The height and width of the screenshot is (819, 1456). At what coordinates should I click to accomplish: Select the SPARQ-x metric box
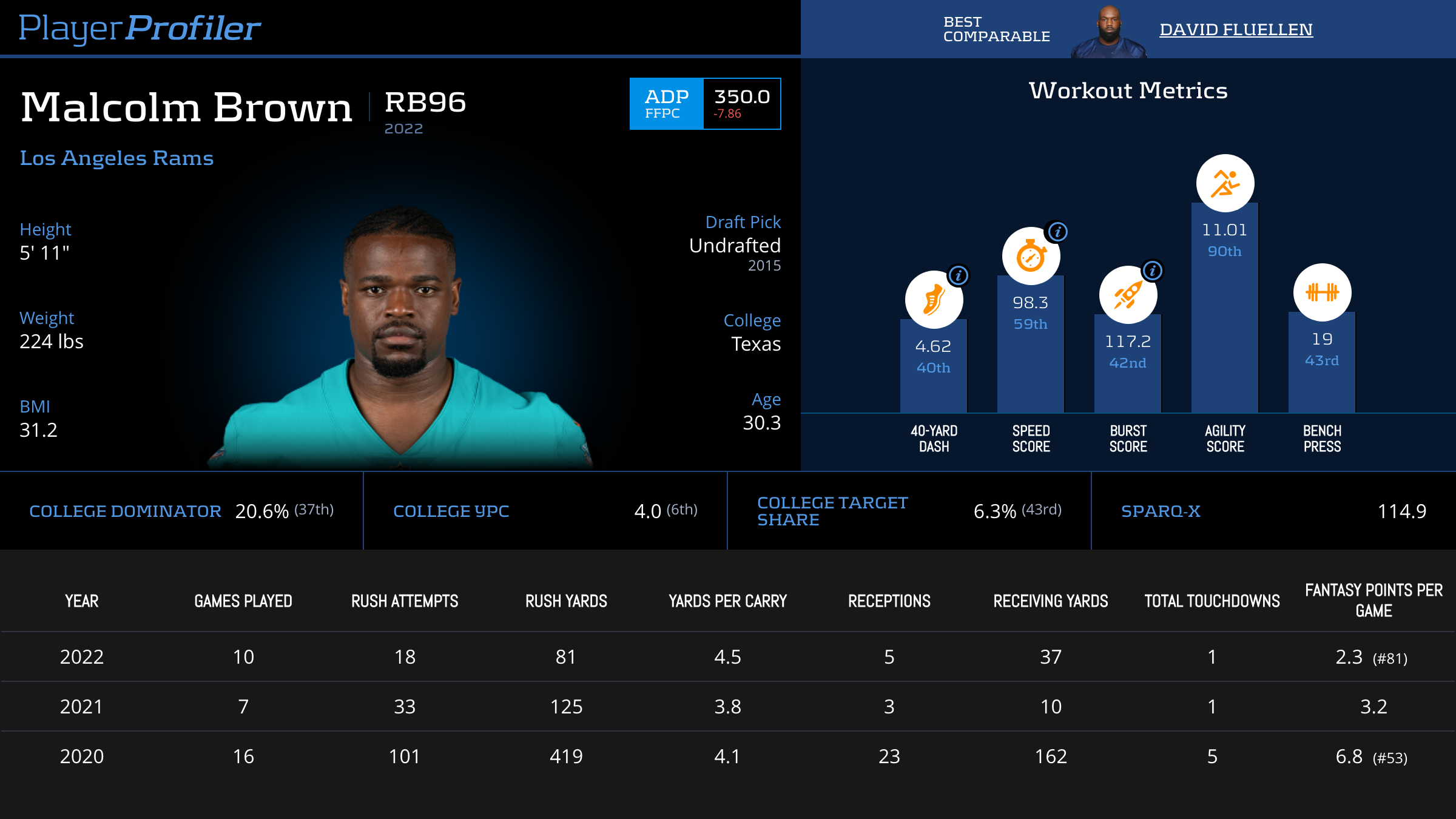coord(1273,511)
